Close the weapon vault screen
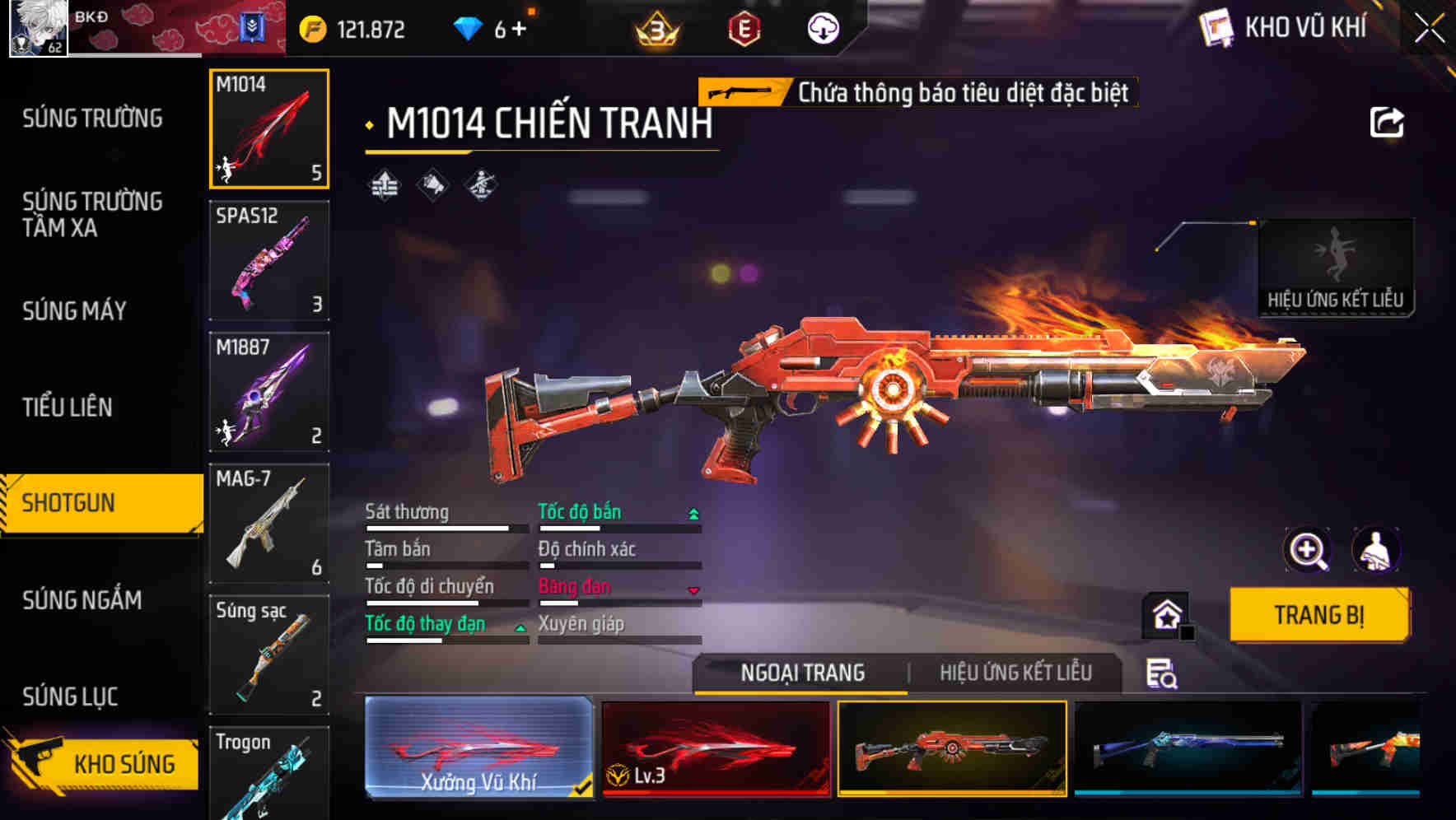Viewport: 1456px width, 820px height. (x=1429, y=29)
